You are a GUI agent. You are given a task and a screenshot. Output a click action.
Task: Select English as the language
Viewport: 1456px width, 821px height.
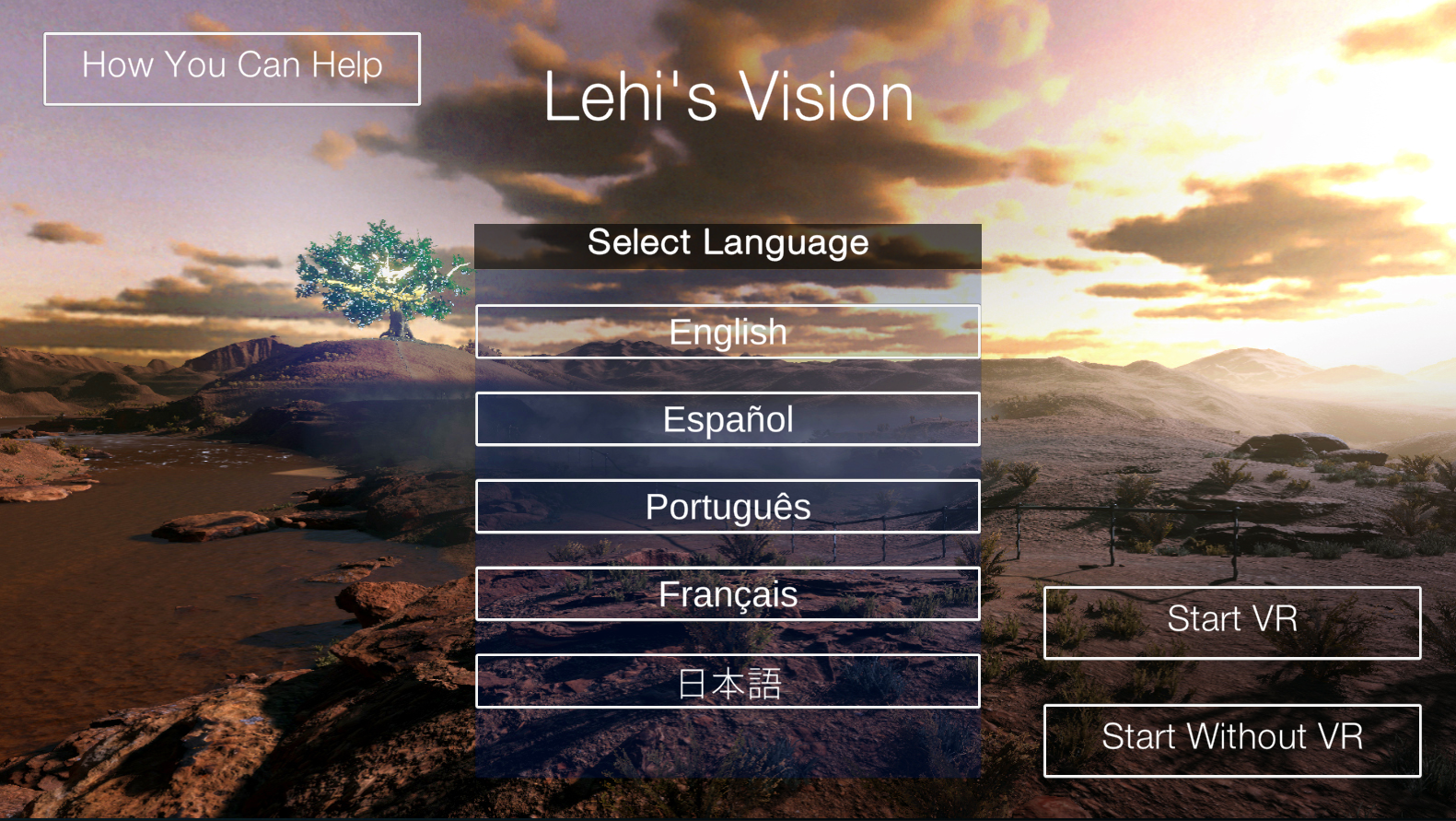click(x=728, y=332)
